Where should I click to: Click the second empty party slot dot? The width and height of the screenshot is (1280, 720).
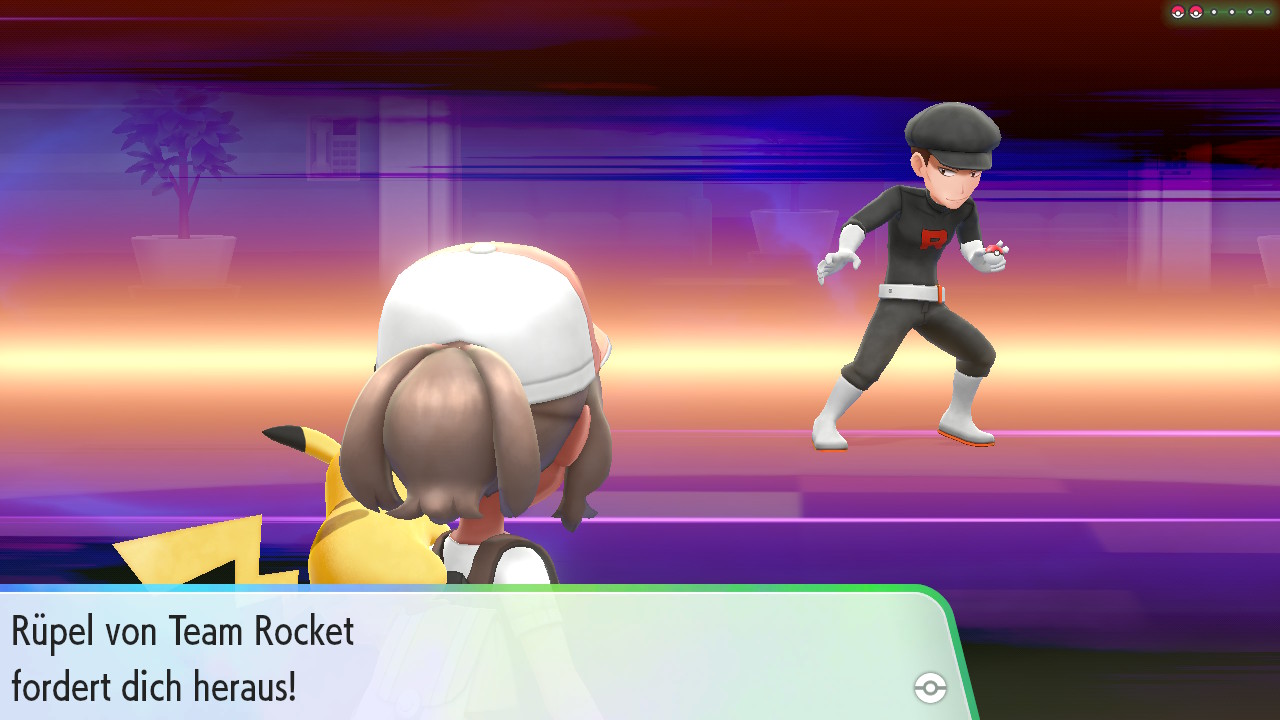(1232, 12)
